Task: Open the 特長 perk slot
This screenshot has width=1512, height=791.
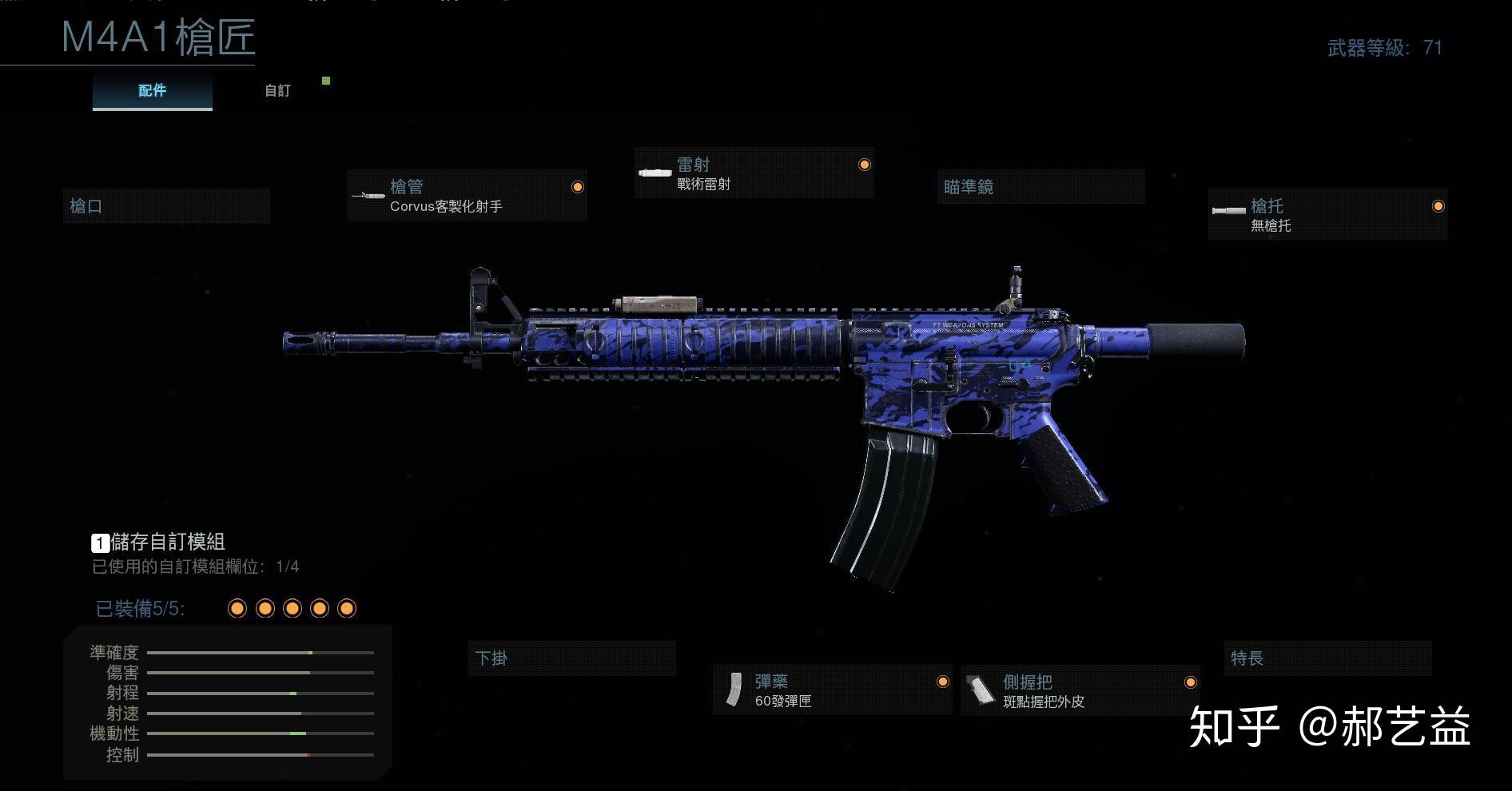Action: tap(1329, 658)
